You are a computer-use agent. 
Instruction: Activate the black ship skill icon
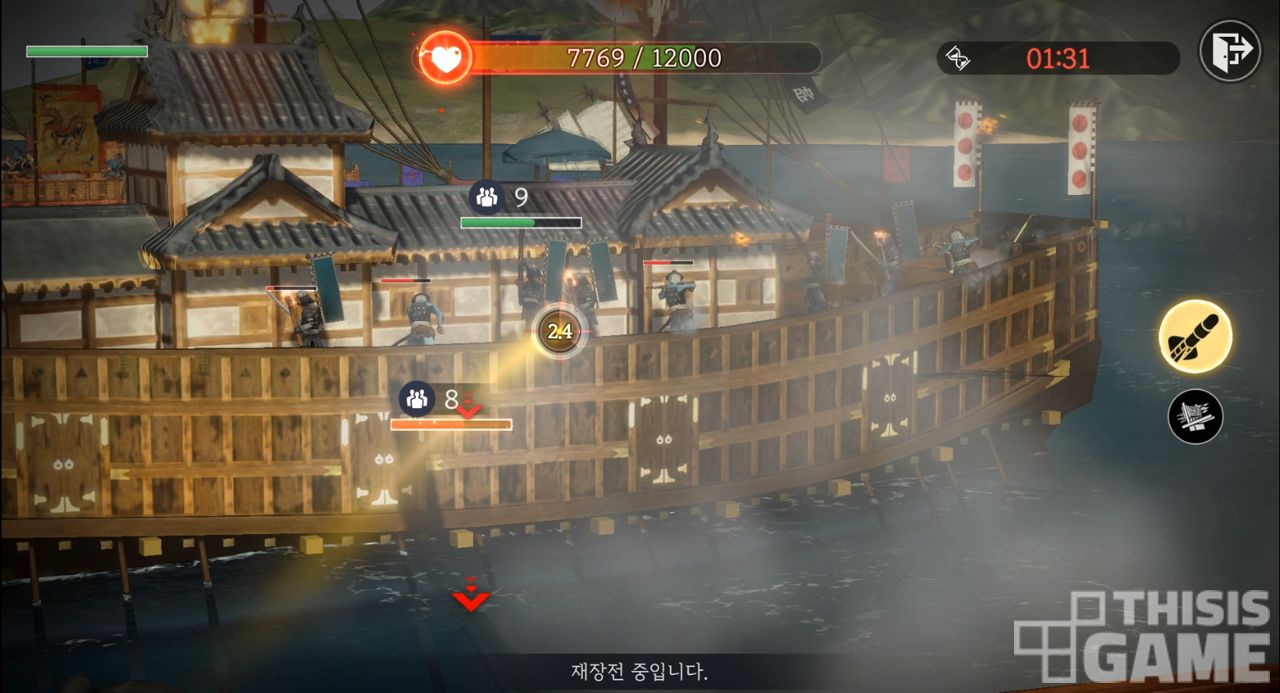pos(1195,416)
